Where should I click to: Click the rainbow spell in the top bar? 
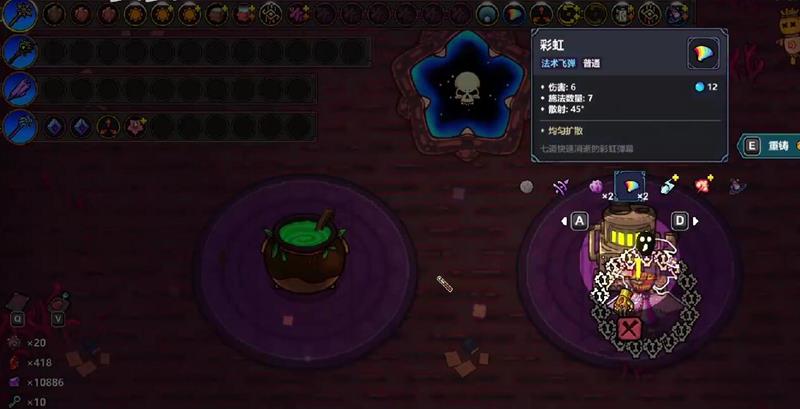pos(513,14)
